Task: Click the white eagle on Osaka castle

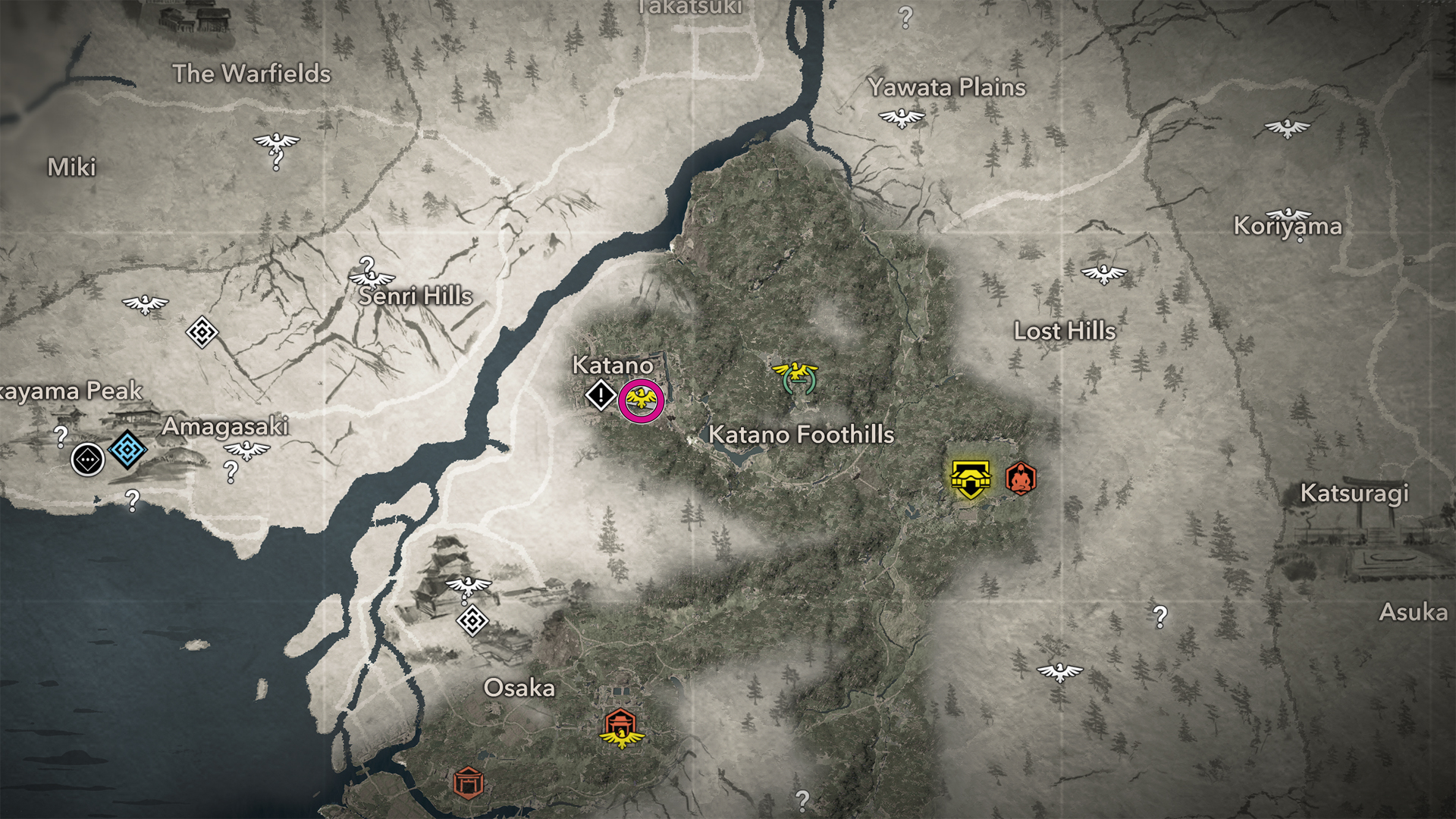Action: (x=468, y=585)
